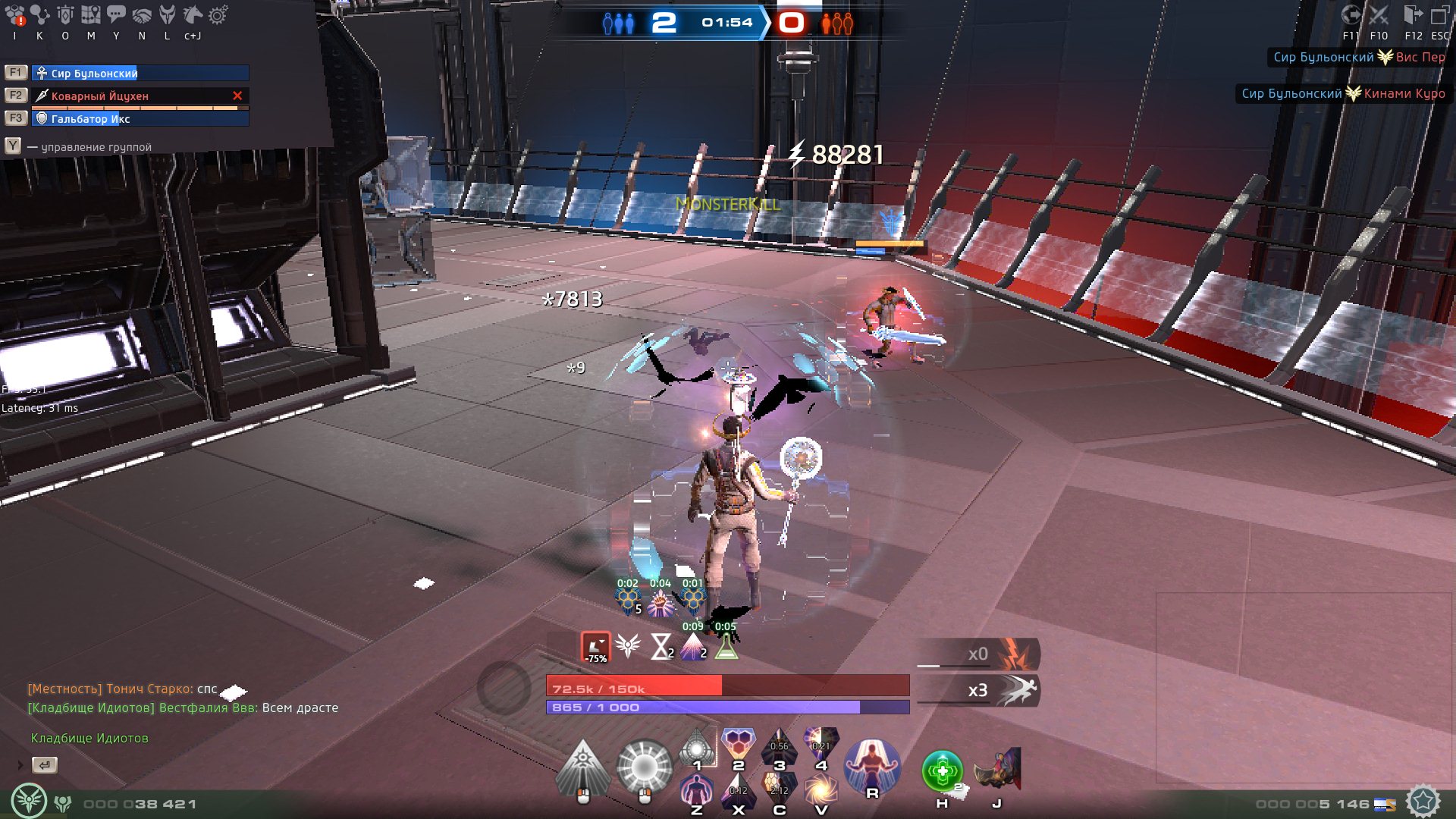This screenshot has width=1456, height=819.
Task: Open the chat input enter button
Action: click(45, 765)
